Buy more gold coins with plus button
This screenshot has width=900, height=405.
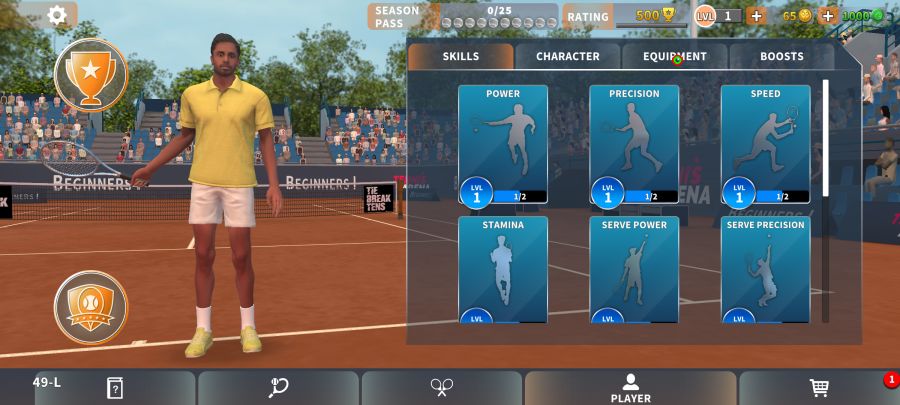click(827, 16)
